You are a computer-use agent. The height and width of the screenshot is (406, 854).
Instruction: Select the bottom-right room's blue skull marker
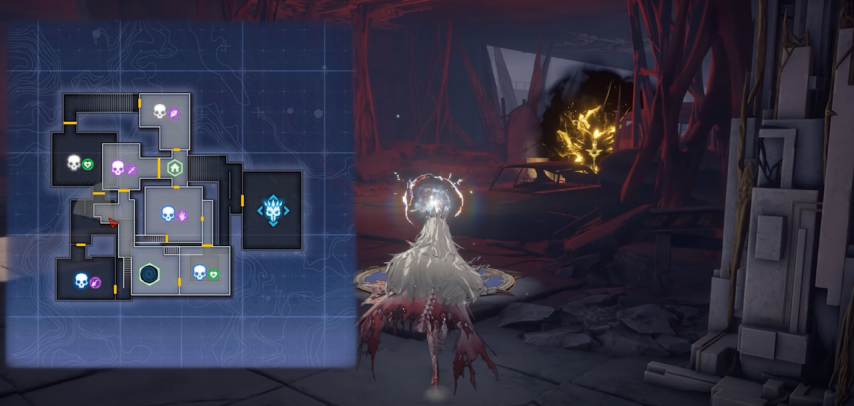coord(199,272)
